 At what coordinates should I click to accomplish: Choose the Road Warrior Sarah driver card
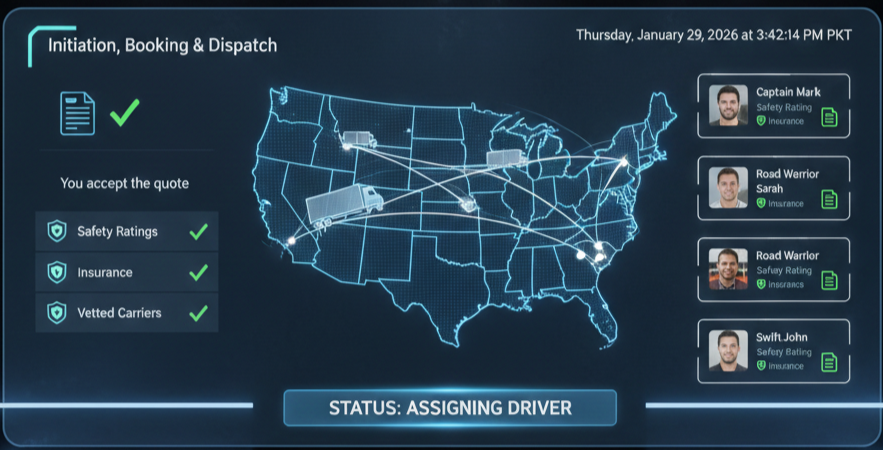pyautogui.click(x=773, y=187)
